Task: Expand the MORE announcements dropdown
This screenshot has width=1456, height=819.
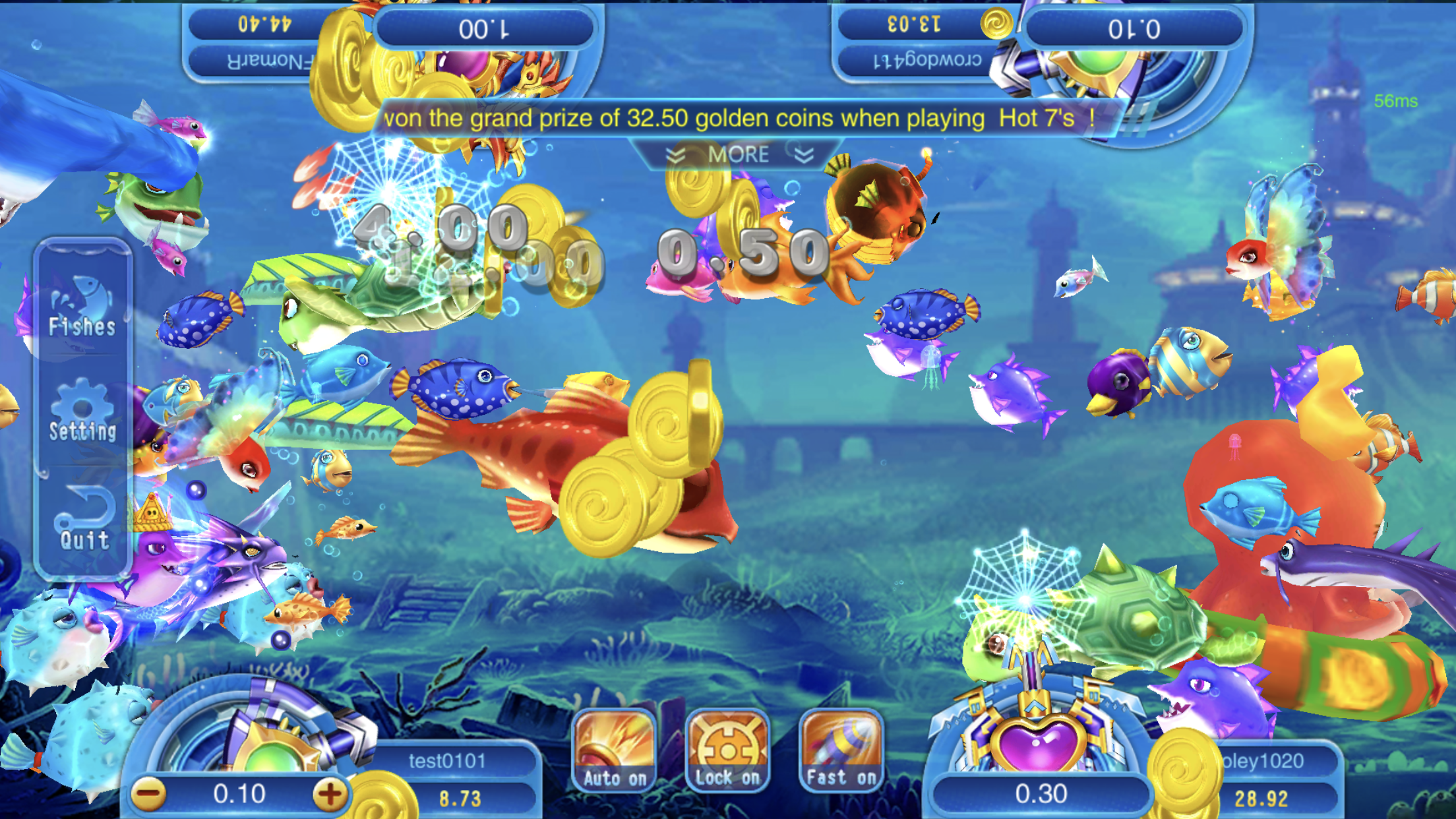Action: point(739,155)
